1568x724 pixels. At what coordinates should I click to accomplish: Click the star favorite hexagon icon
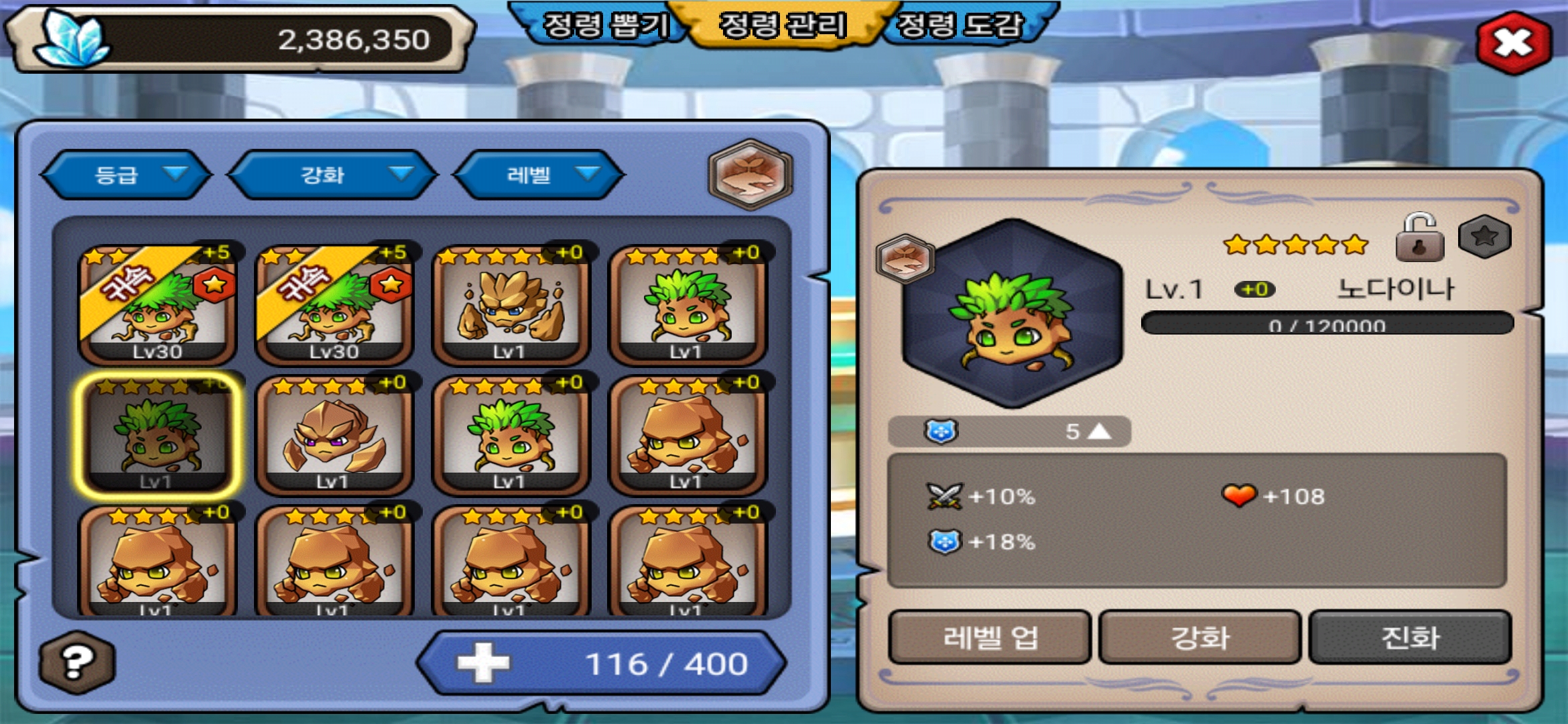click(1484, 236)
